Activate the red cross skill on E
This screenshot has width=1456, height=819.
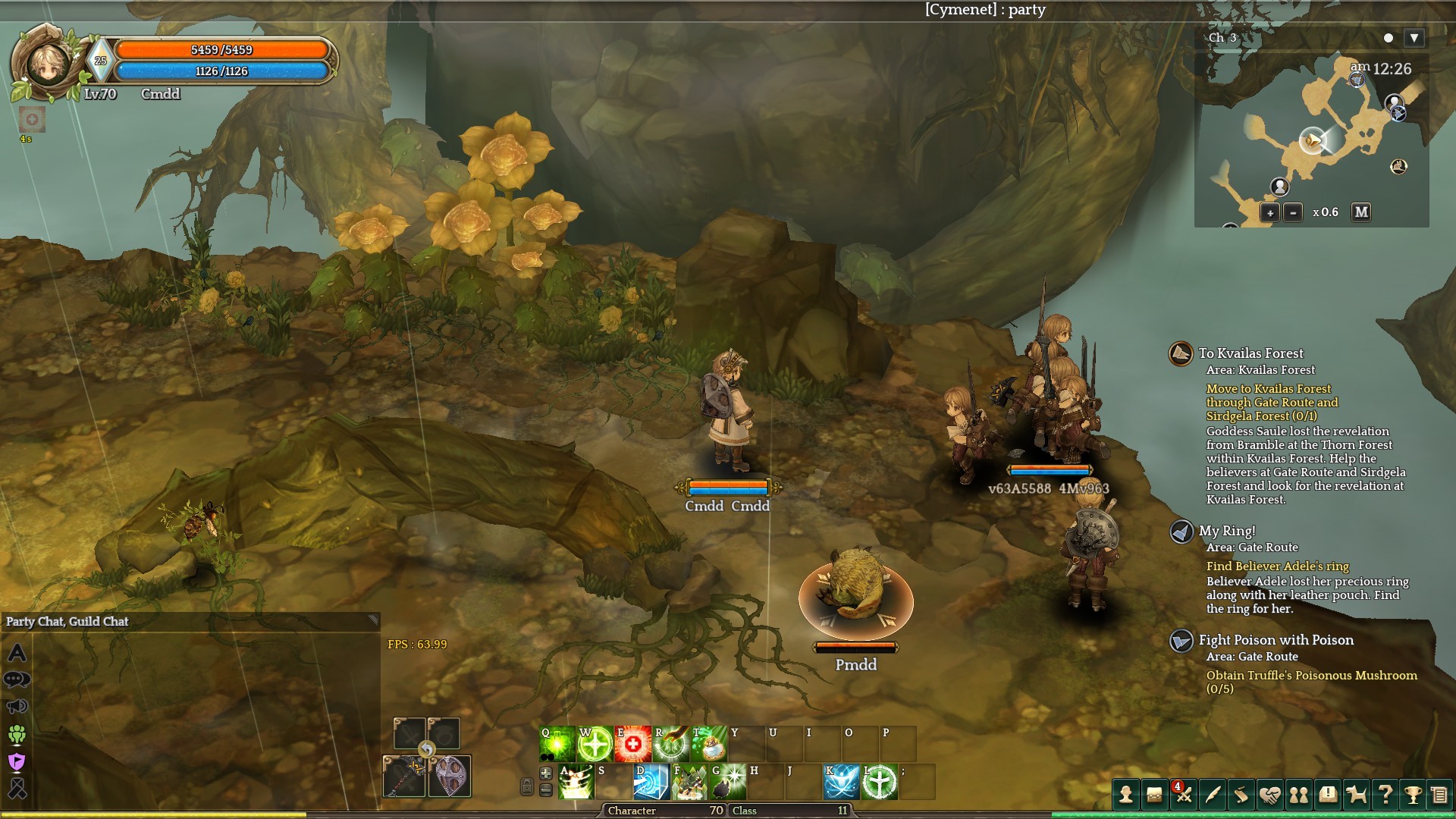tap(632, 744)
